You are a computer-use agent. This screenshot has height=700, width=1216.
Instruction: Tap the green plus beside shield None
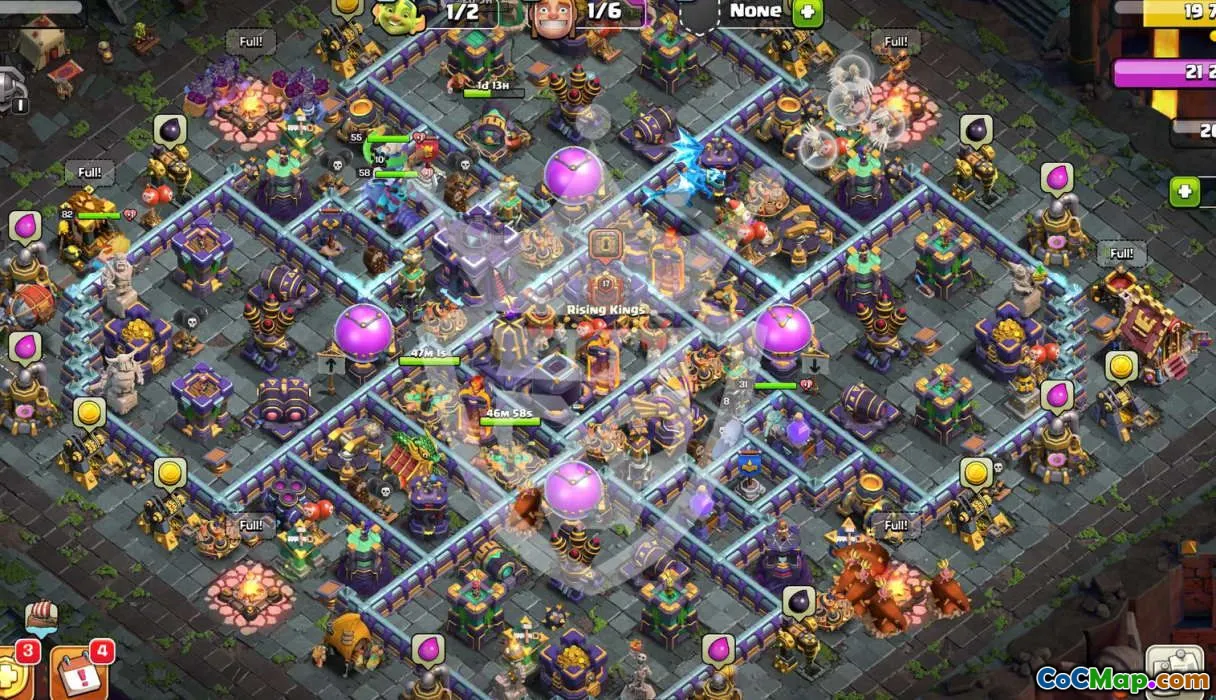click(x=806, y=13)
